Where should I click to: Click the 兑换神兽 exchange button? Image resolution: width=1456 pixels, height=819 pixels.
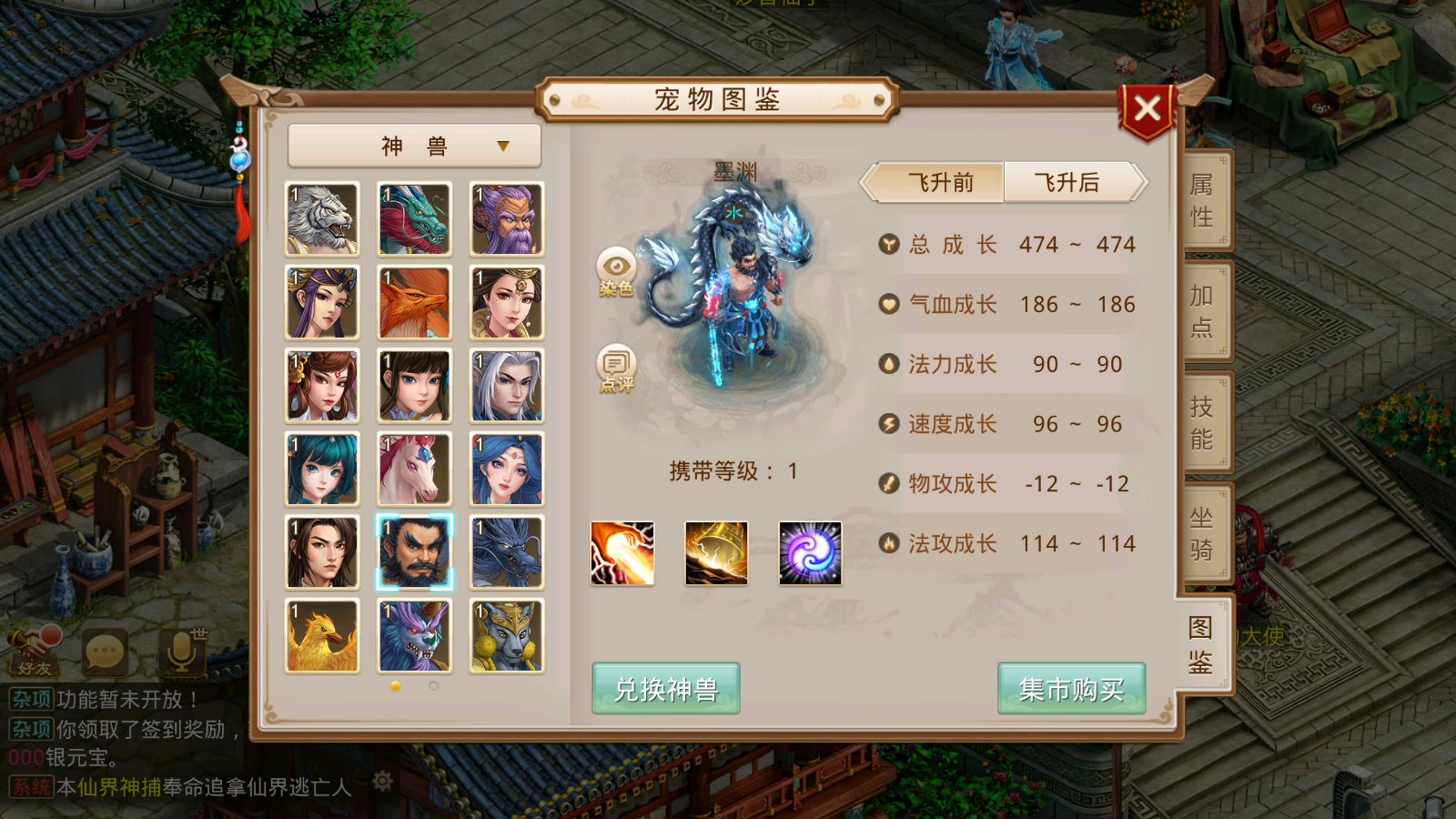[x=665, y=690]
